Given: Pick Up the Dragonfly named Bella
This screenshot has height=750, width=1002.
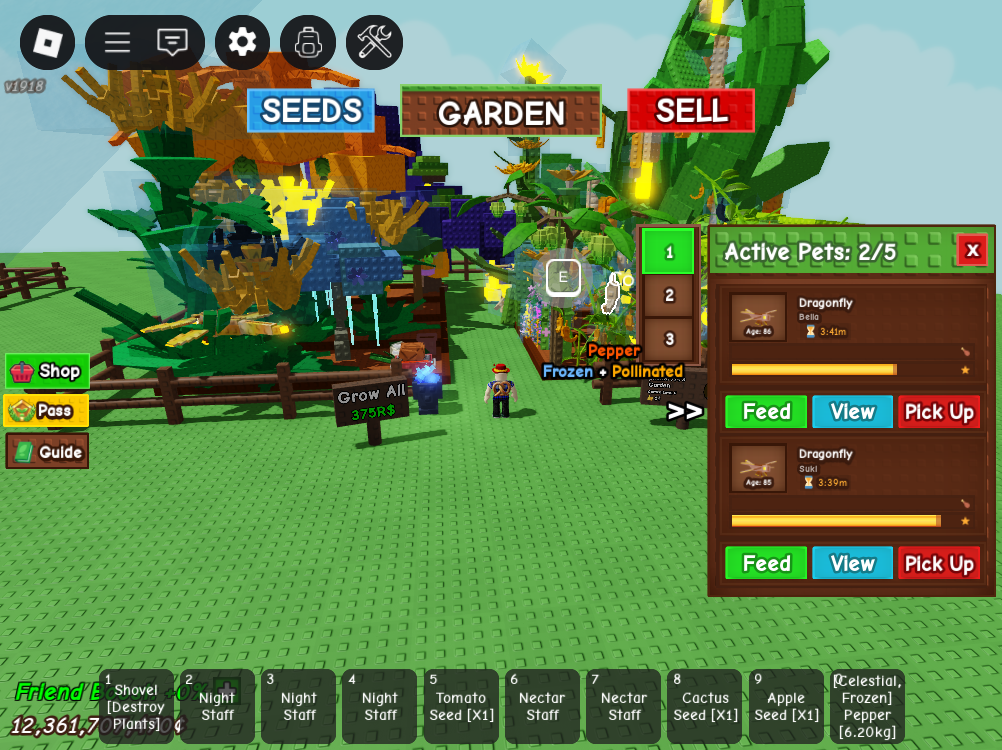Looking at the screenshot, I should click(939, 412).
